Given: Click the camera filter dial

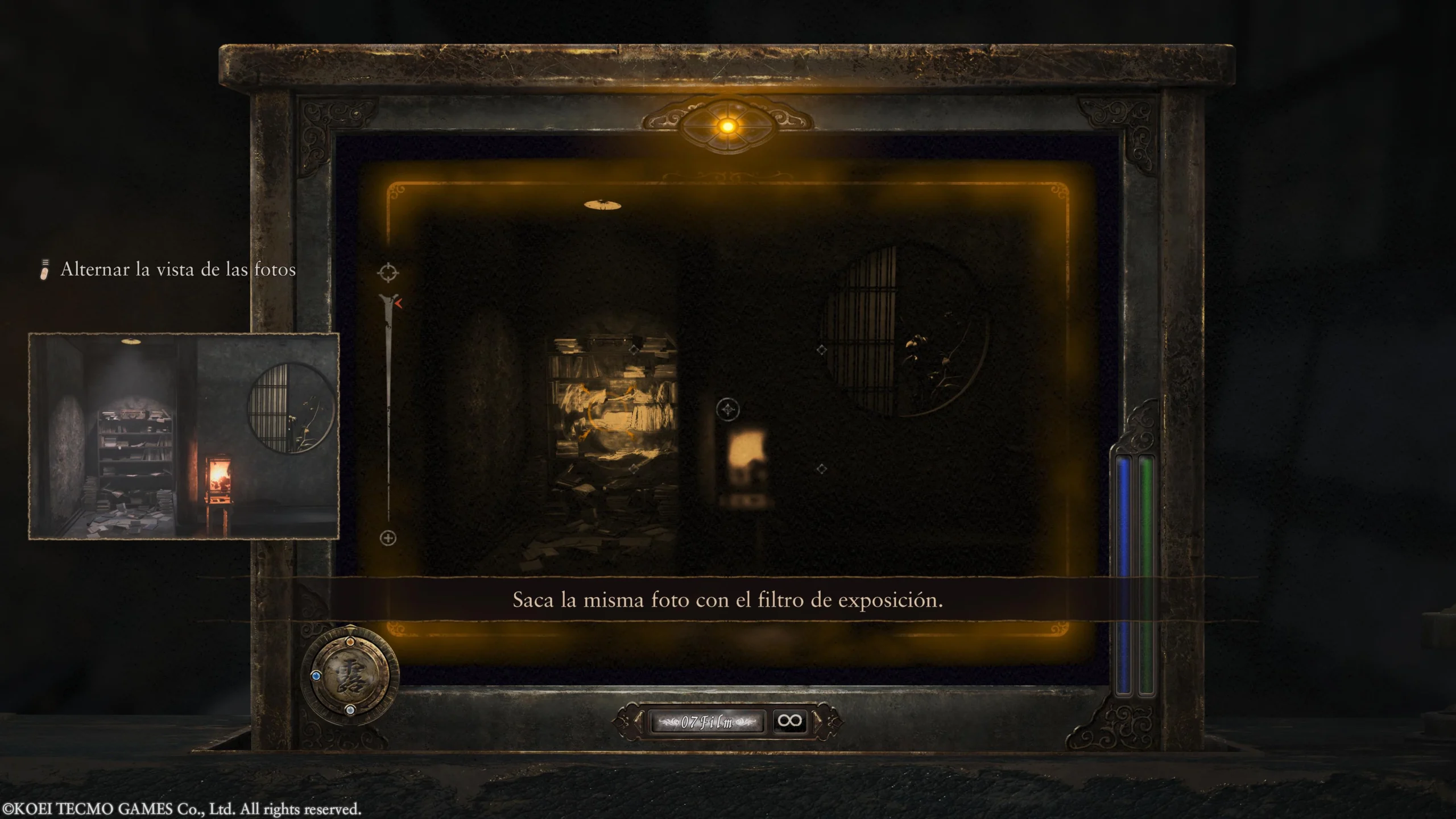Looking at the screenshot, I should point(350,676).
